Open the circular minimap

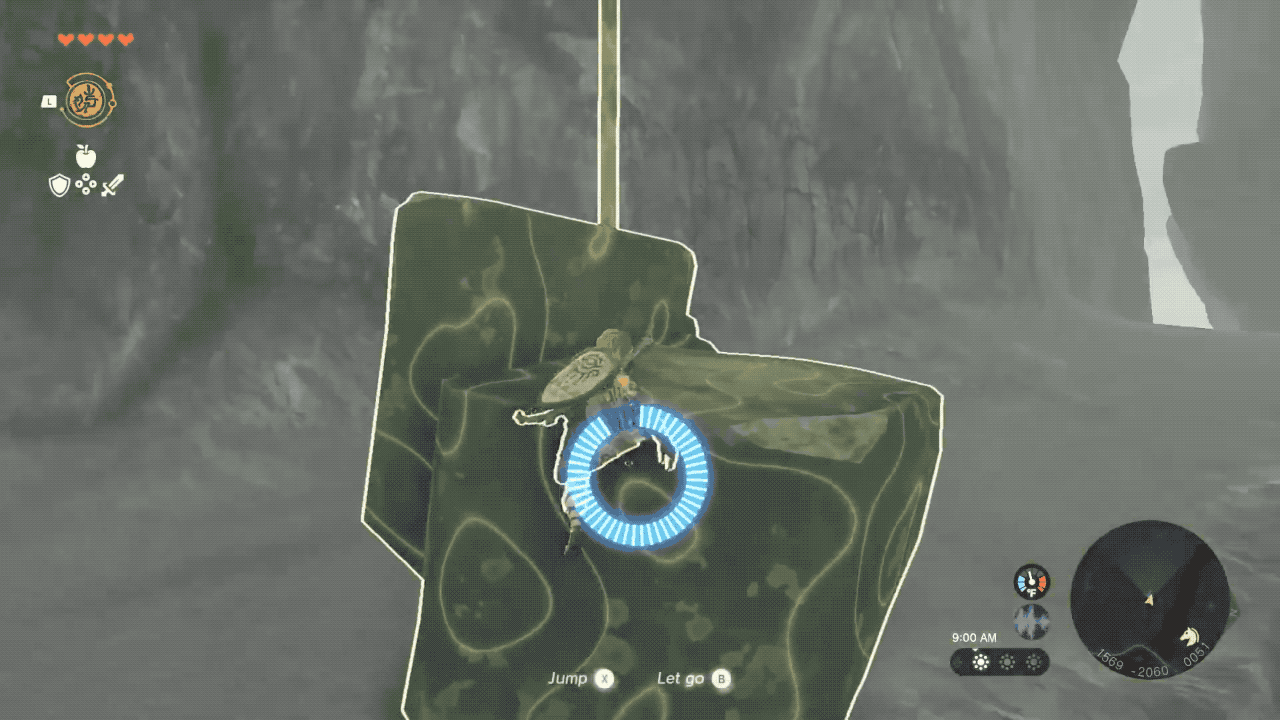click(1149, 600)
